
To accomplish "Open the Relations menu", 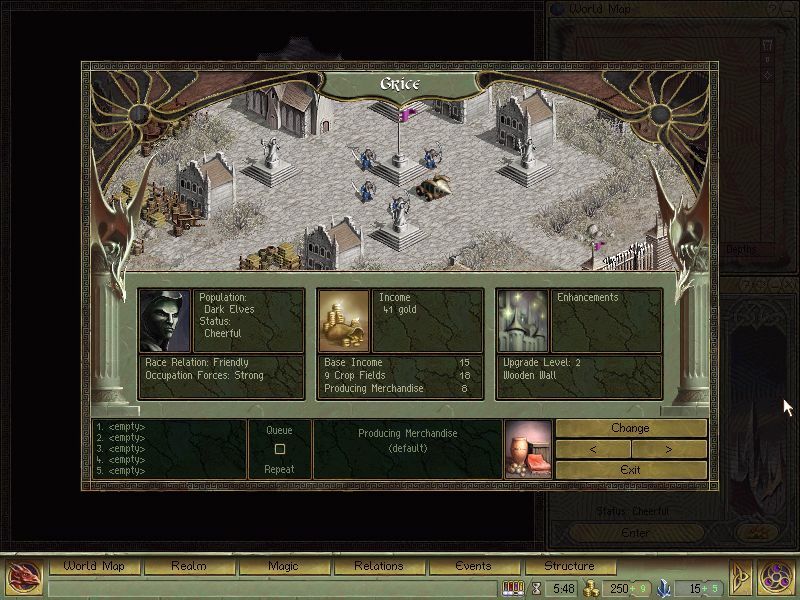I will tap(378, 566).
